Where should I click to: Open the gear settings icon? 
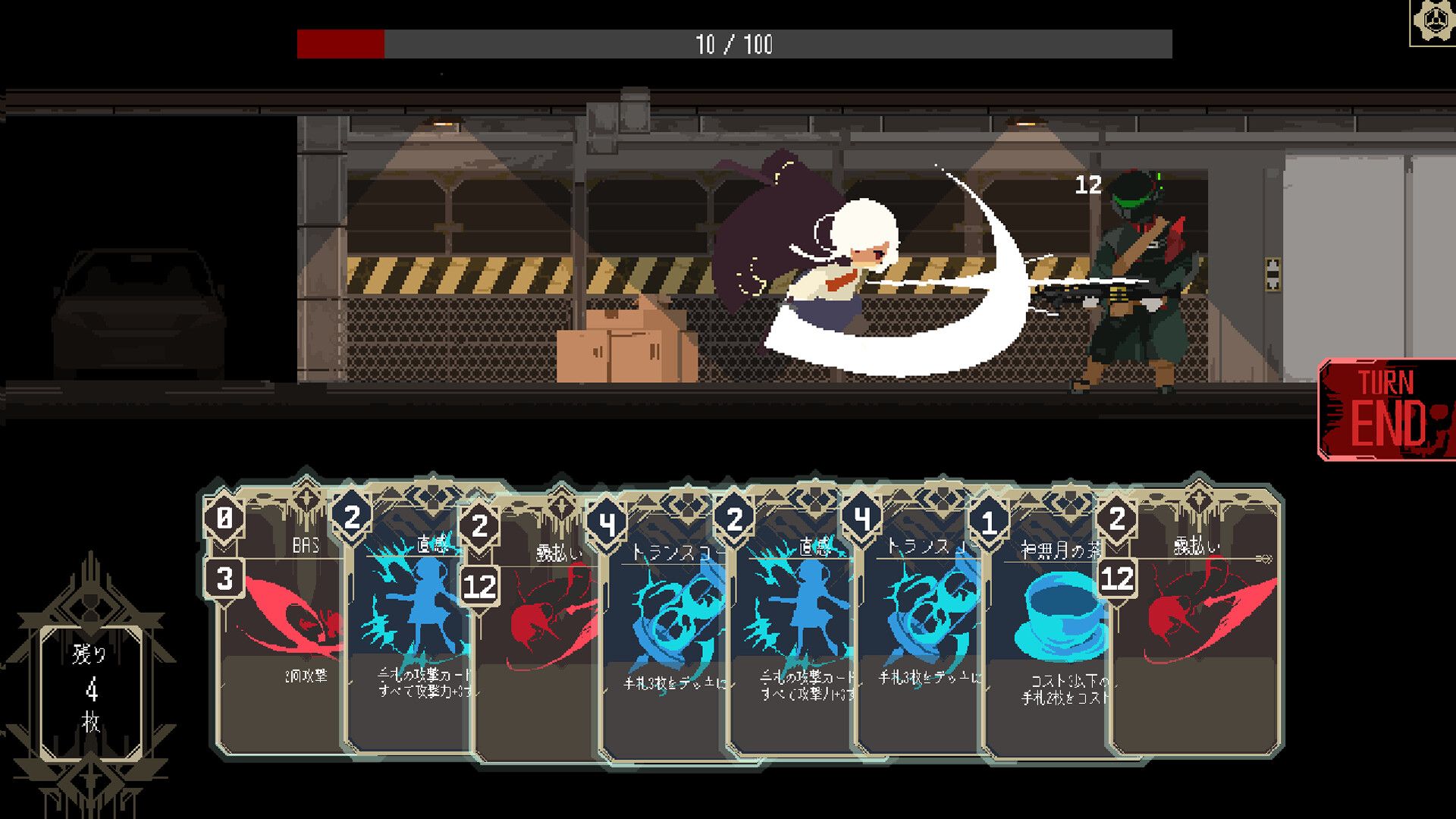coord(1432,23)
